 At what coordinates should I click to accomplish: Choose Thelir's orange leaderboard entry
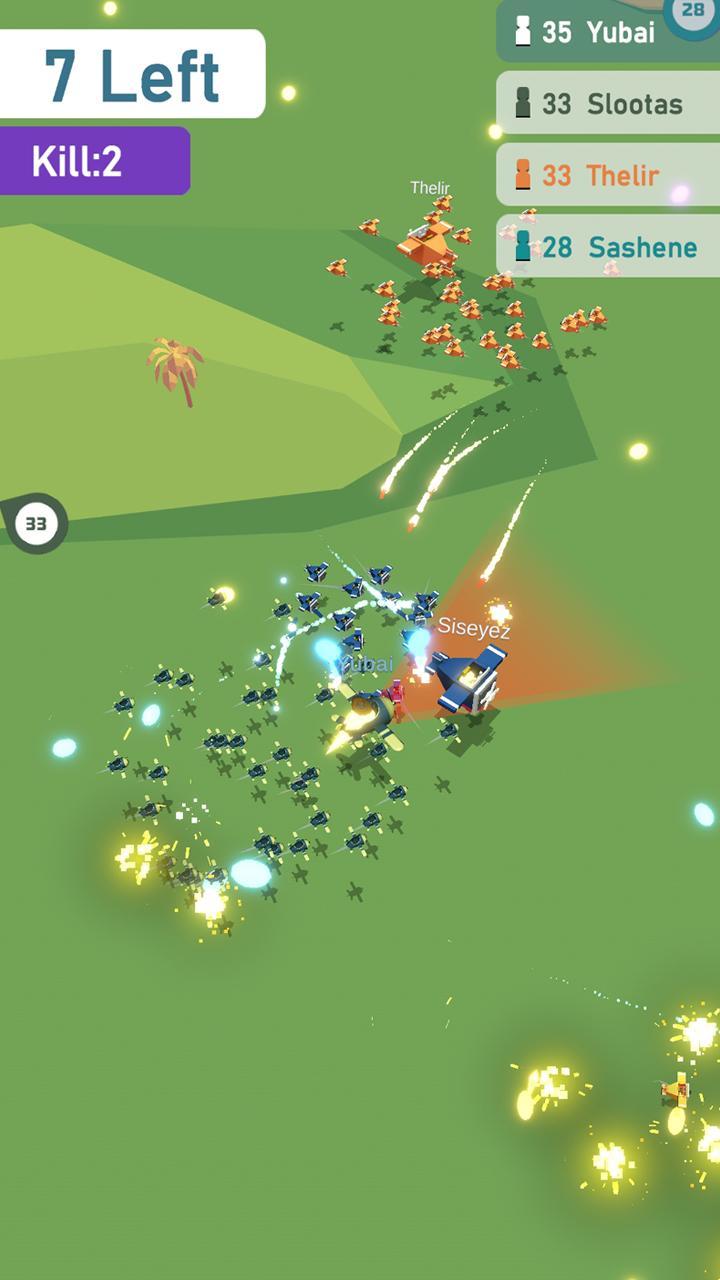pos(607,175)
